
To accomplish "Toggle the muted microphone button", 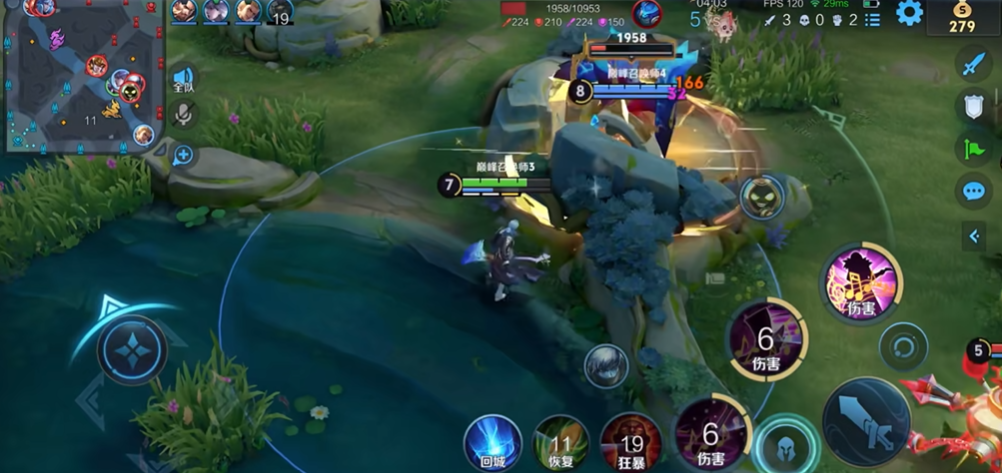I will (183, 116).
